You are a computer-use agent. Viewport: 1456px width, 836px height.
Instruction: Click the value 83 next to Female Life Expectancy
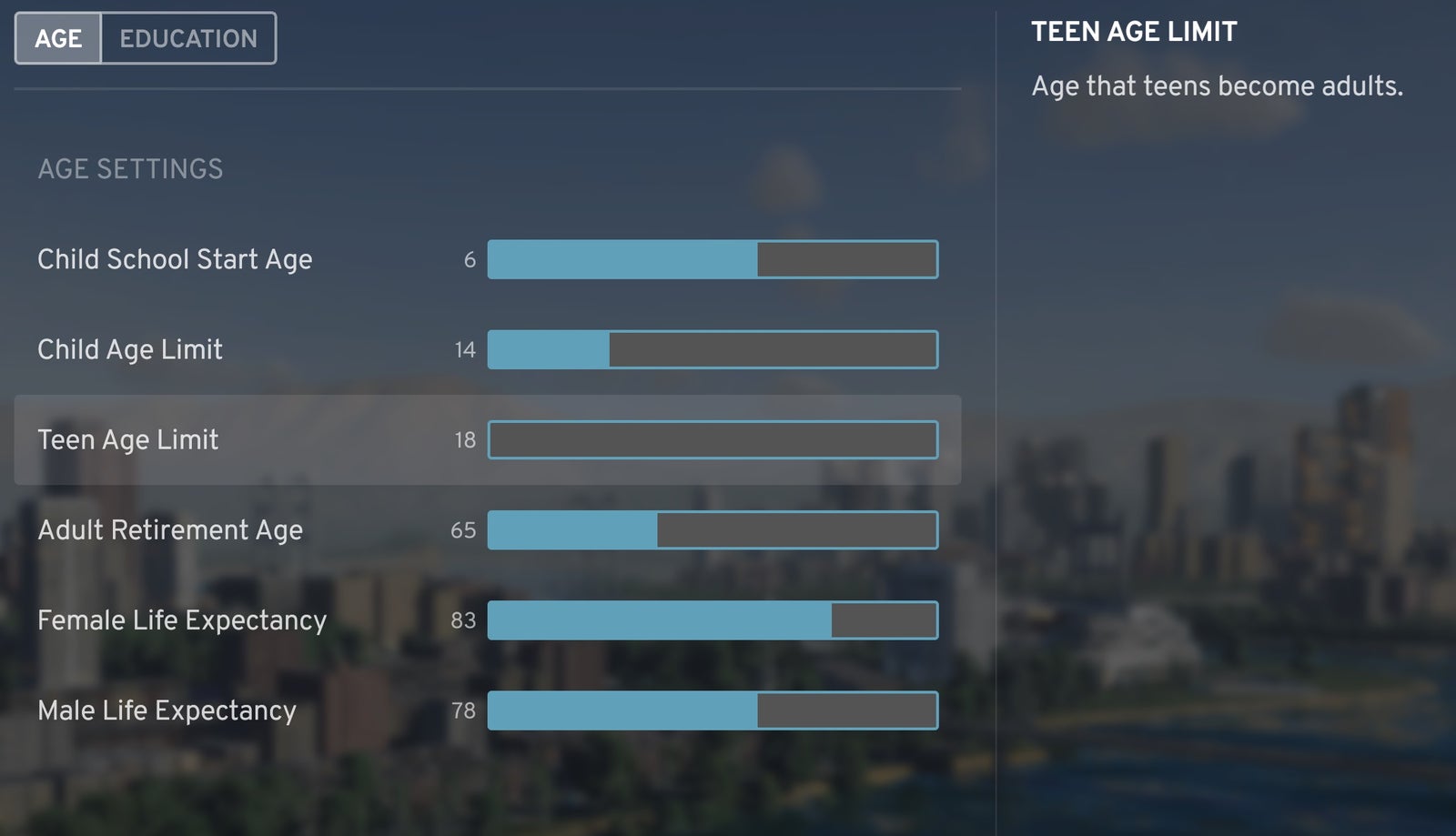click(x=465, y=620)
